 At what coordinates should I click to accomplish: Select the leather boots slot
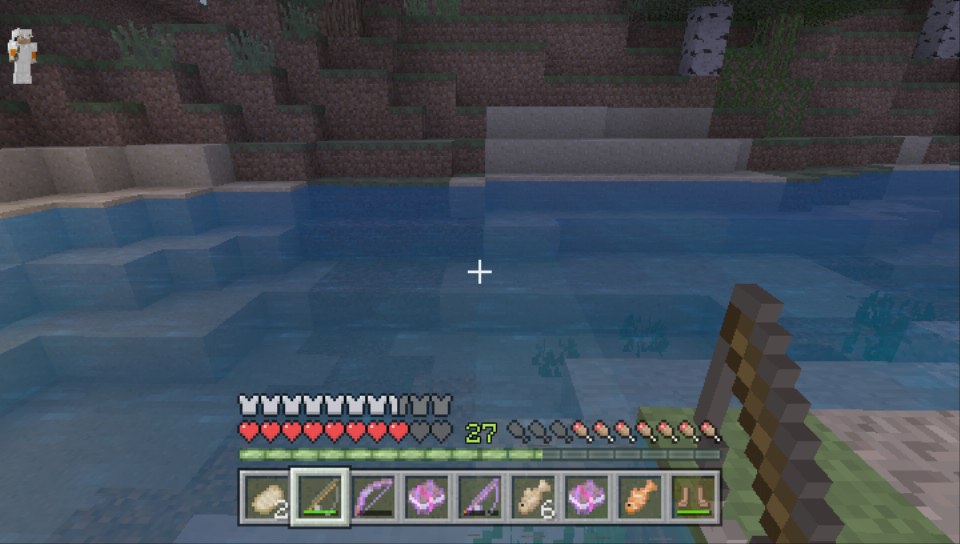[x=693, y=496]
